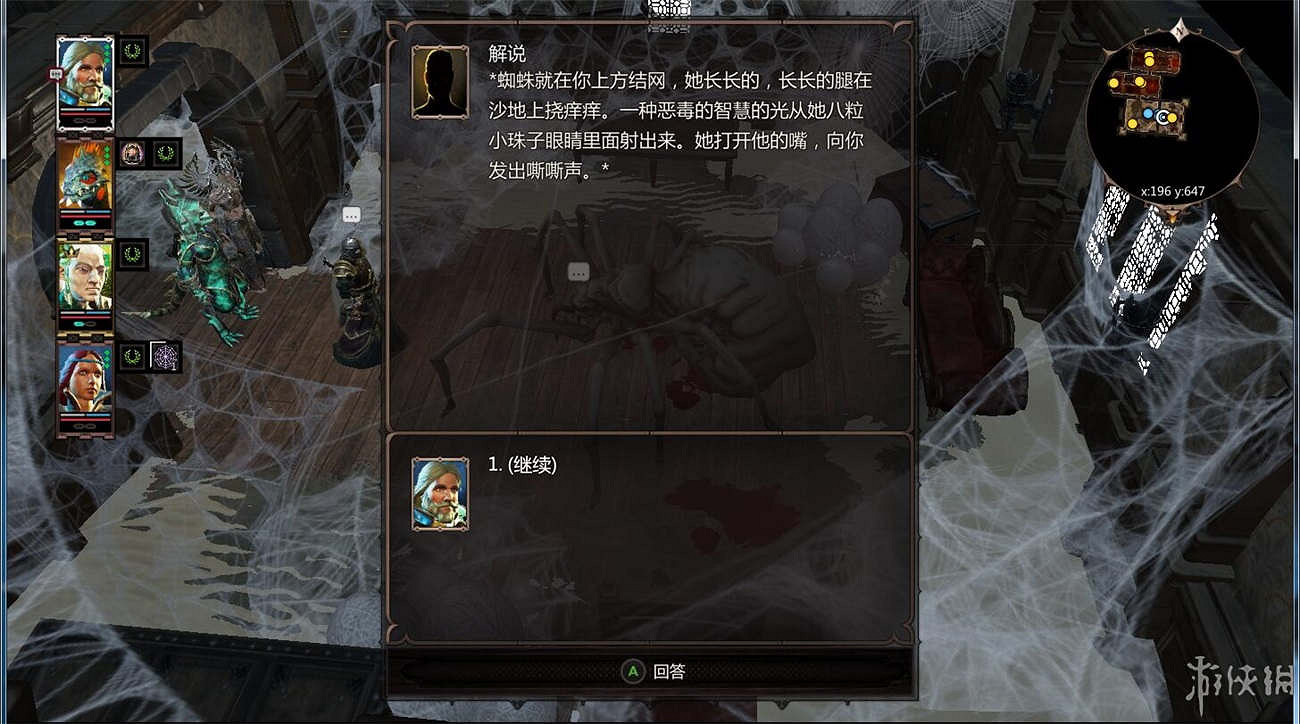Click a yellow dot marker on the minimap
The width and height of the screenshot is (1300, 724).
1149,61
